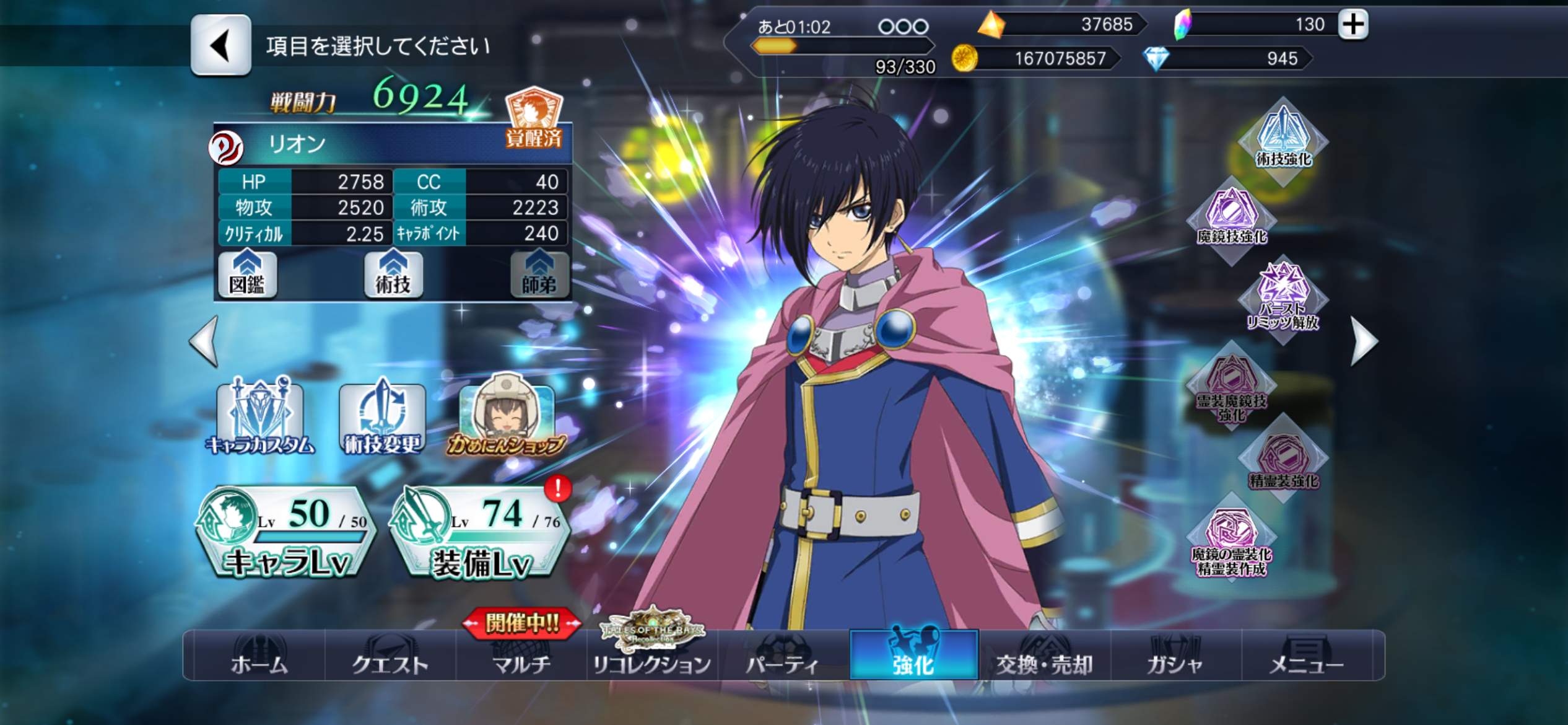Open the クエスト quest tab
Screen dimensions: 1568x725
[390, 657]
